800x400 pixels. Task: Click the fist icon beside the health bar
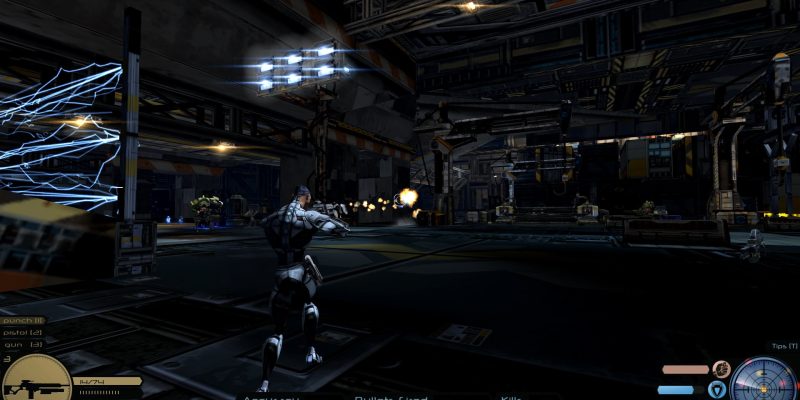(x=720, y=369)
